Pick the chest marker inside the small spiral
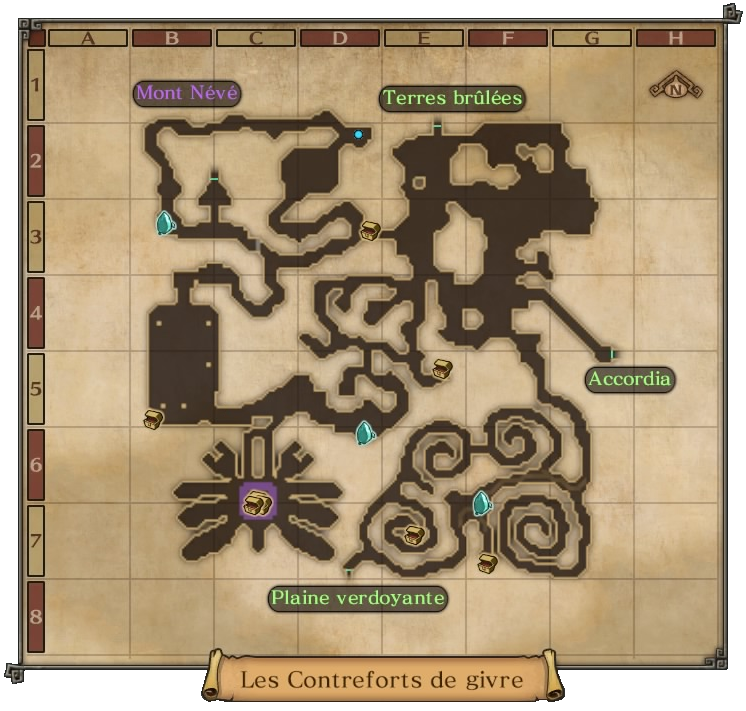 coord(414,535)
